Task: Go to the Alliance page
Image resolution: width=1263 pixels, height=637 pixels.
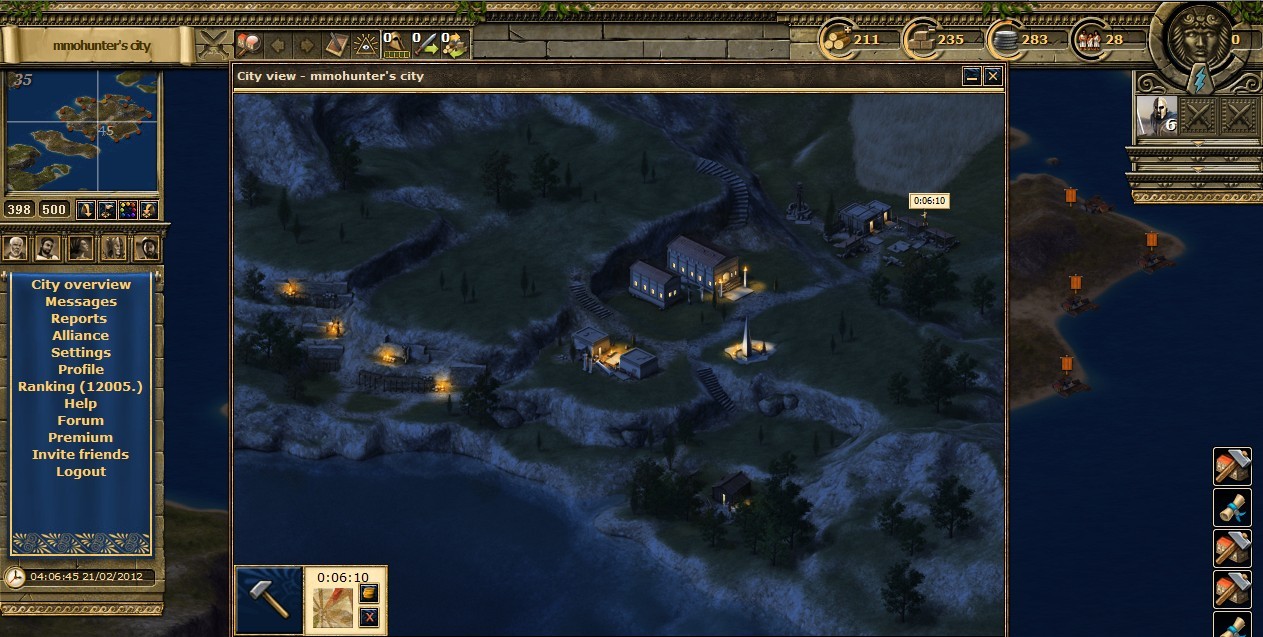Action: (x=80, y=335)
